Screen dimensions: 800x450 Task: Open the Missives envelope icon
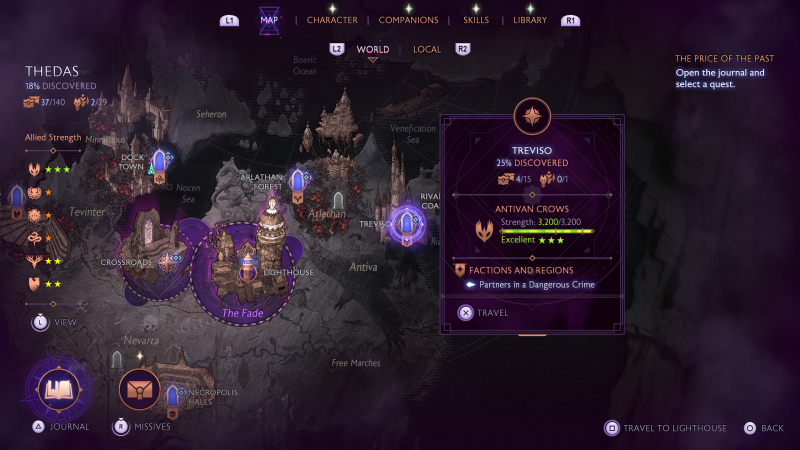[x=139, y=390]
